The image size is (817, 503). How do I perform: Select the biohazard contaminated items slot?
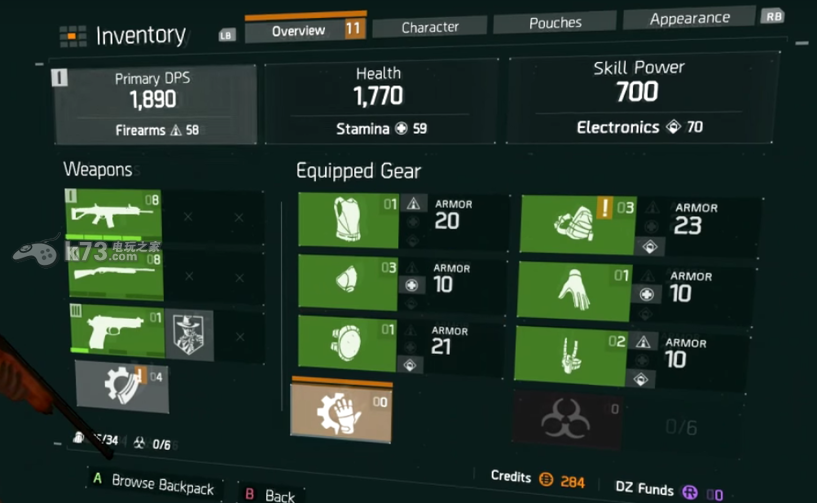(x=566, y=421)
